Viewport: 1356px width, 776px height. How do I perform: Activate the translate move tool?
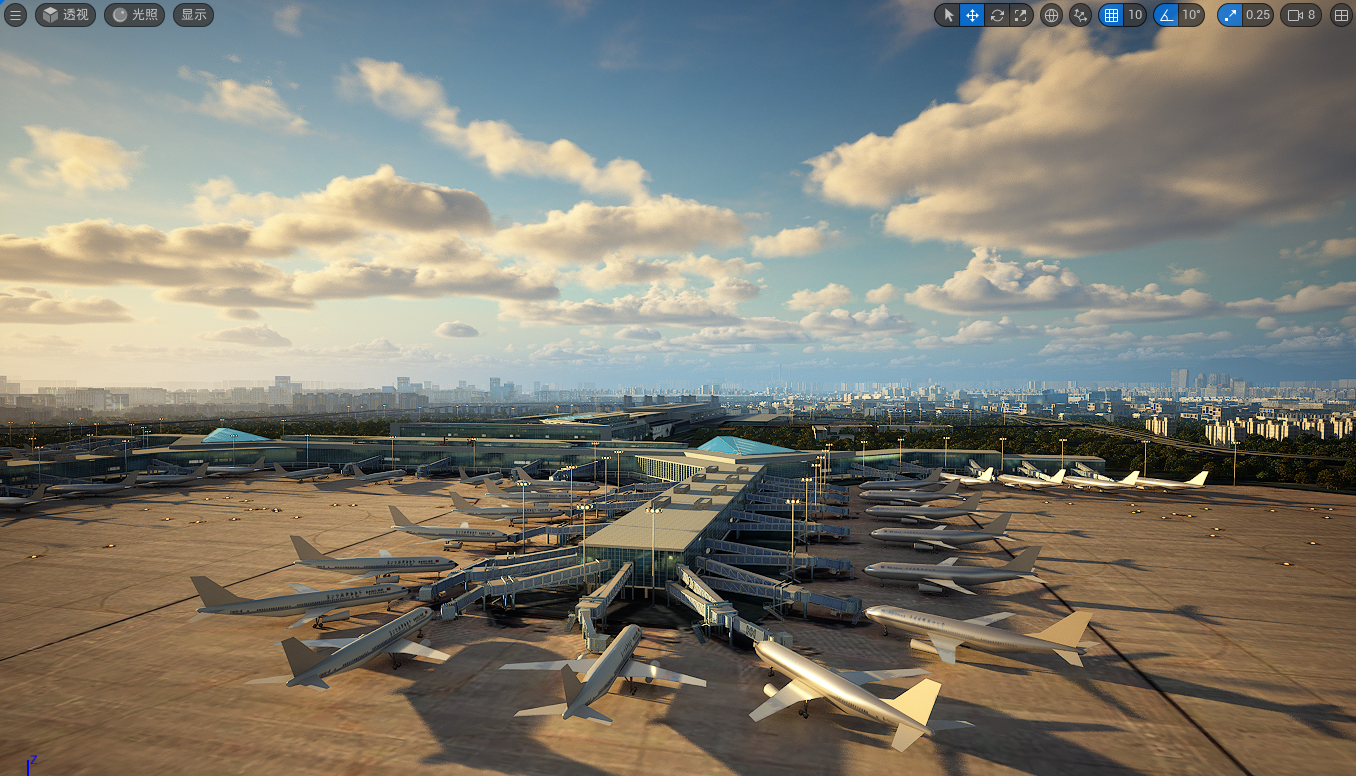click(x=972, y=15)
